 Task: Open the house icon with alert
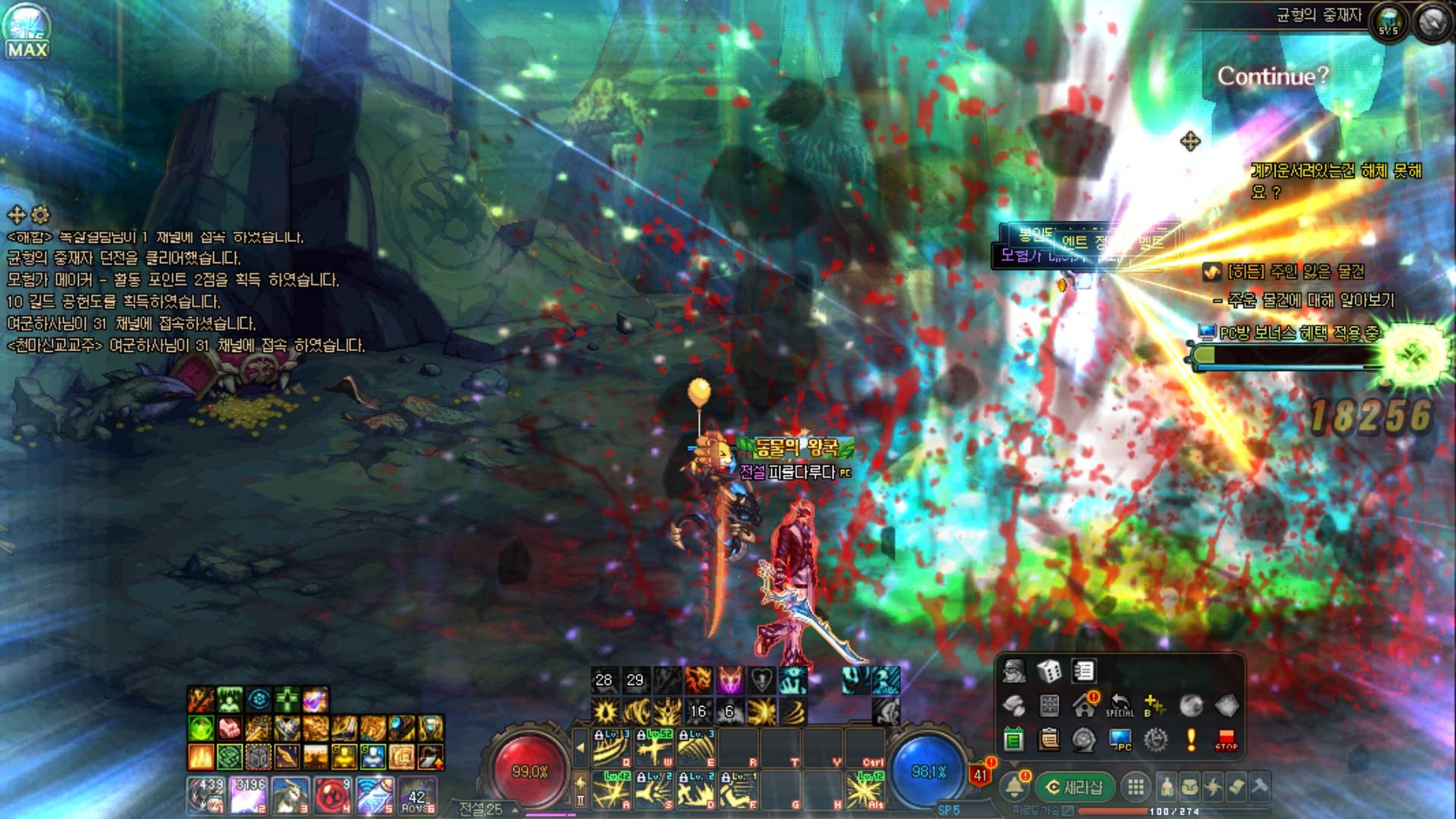coord(1084,705)
